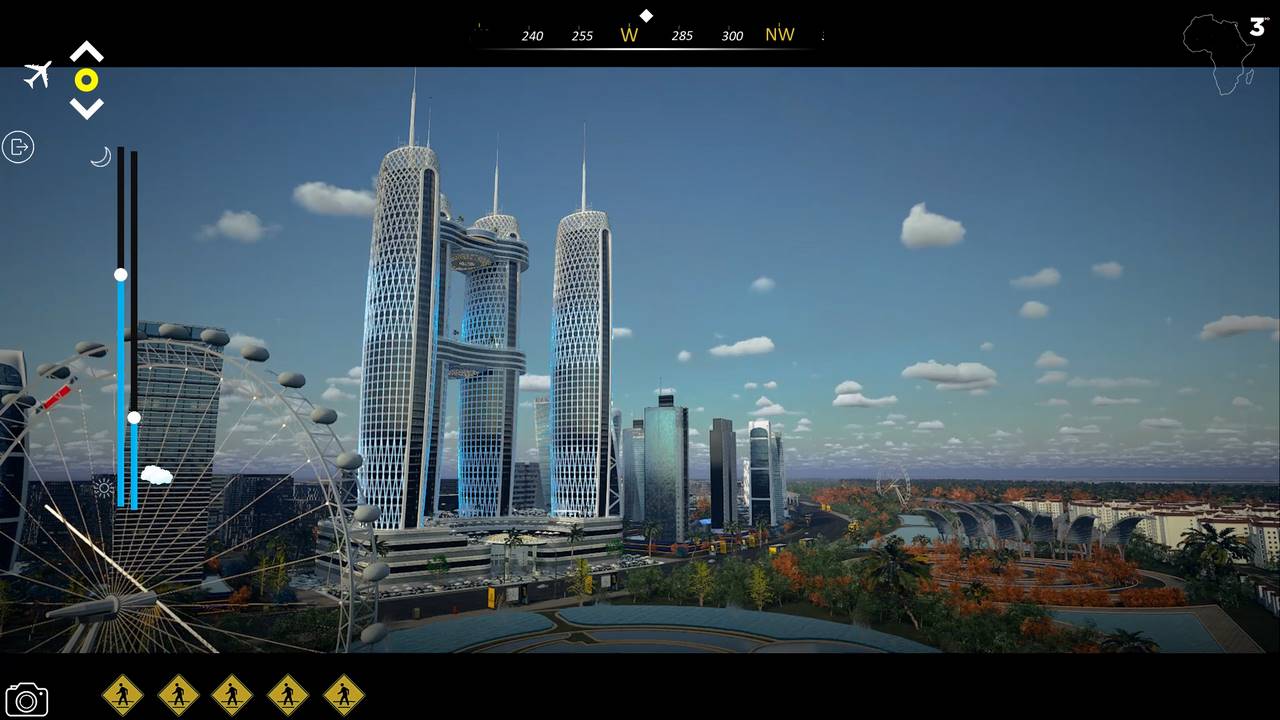Click the 300 heading mark on the compass
1280x720 pixels.
click(732, 35)
